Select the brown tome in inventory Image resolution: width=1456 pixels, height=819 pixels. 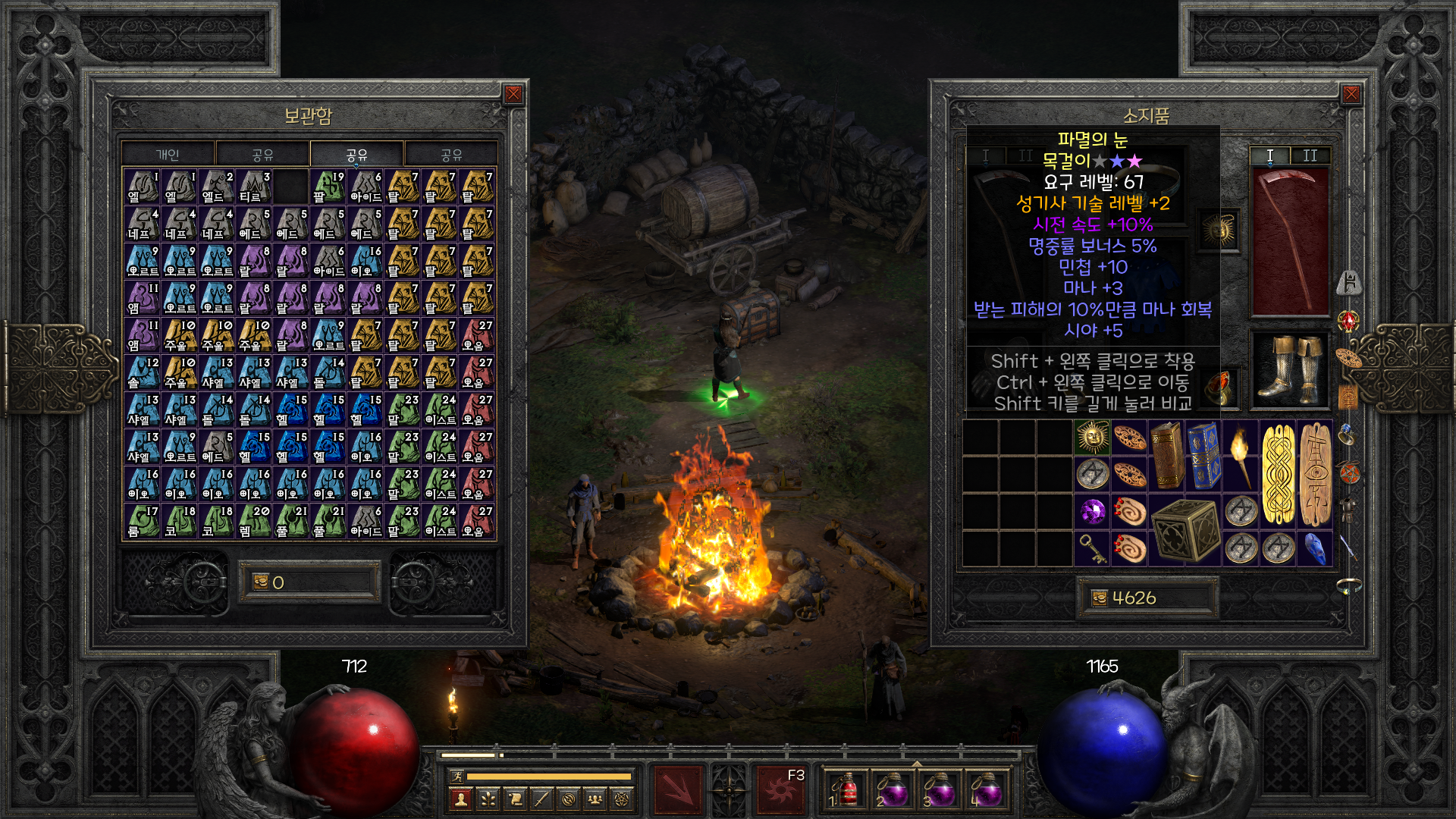click(x=1166, y=456)
